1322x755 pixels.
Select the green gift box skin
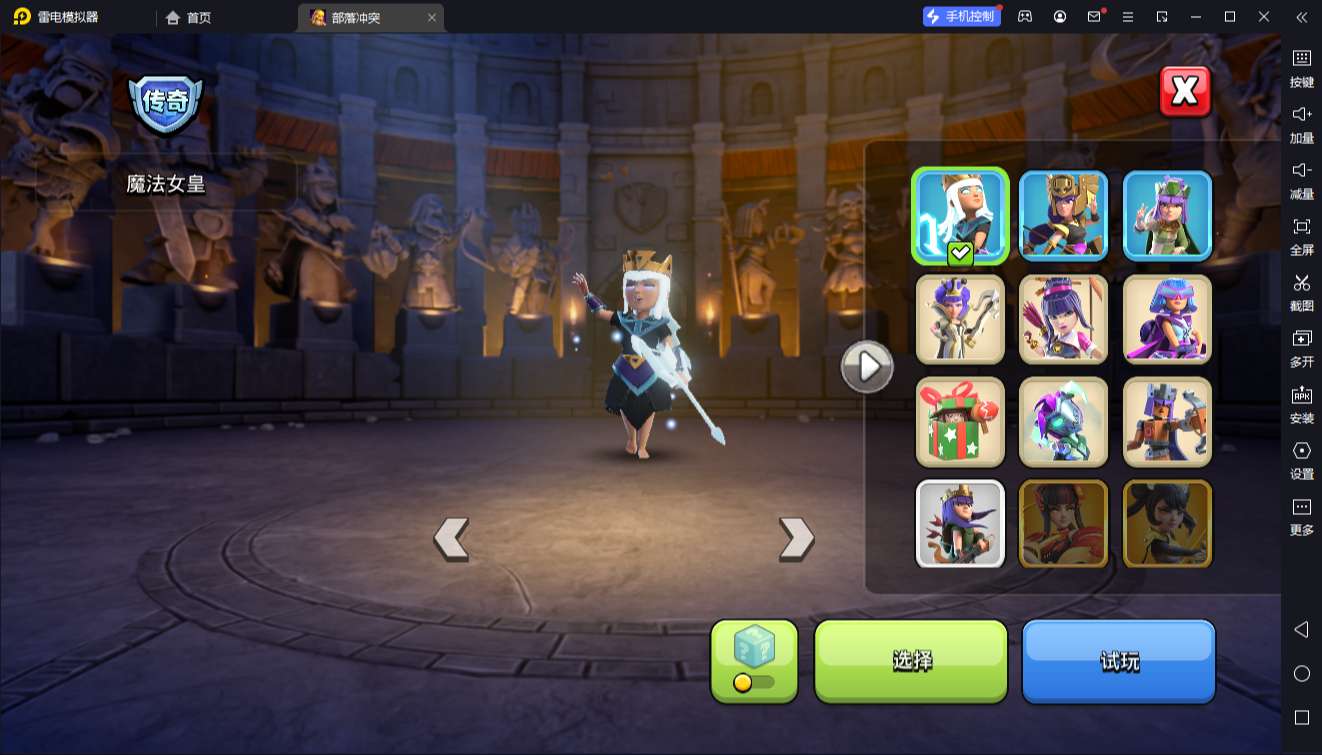tap(960, 422)
